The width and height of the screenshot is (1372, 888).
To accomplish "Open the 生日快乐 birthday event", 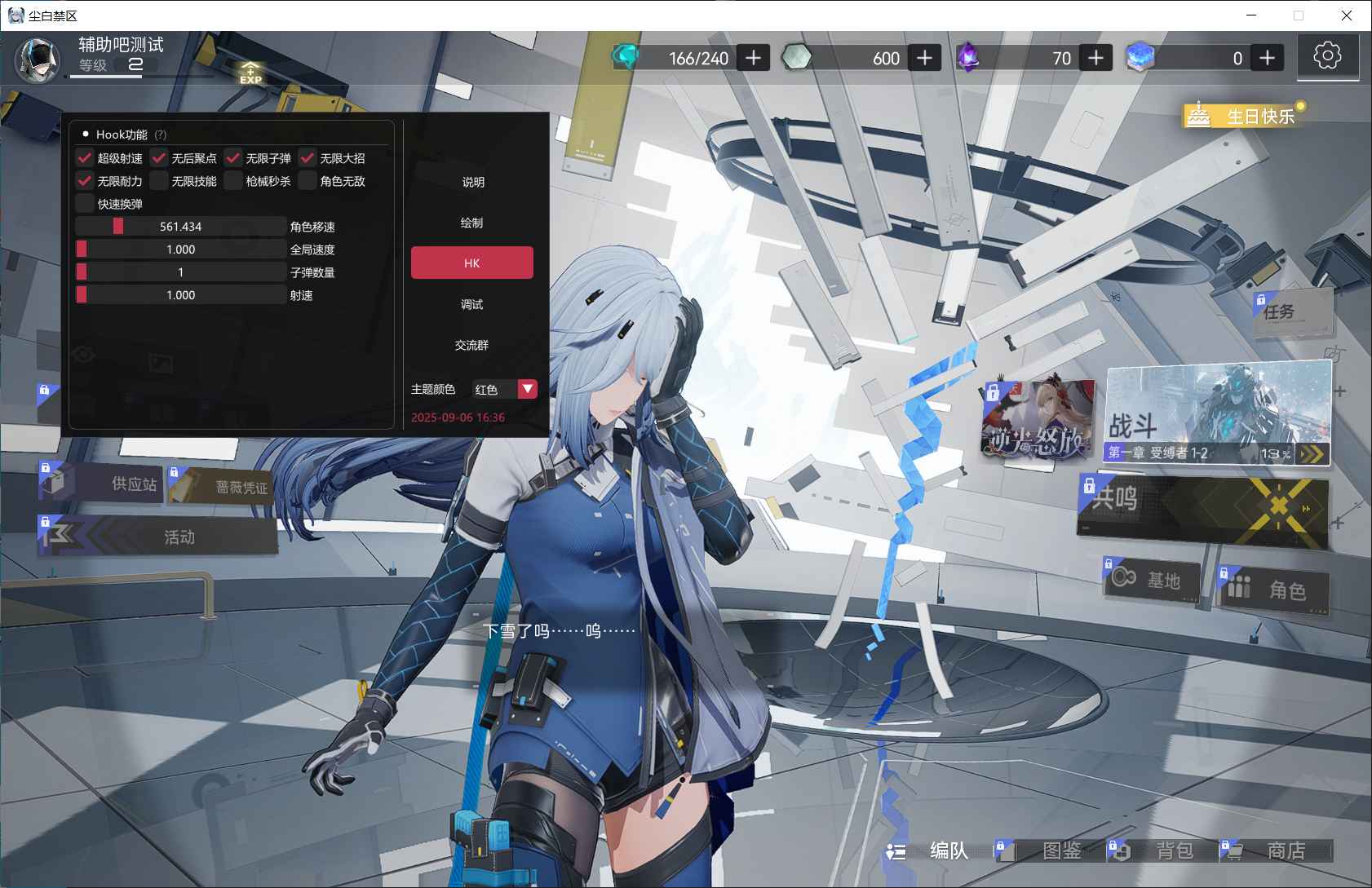I will pos(1245,116).
